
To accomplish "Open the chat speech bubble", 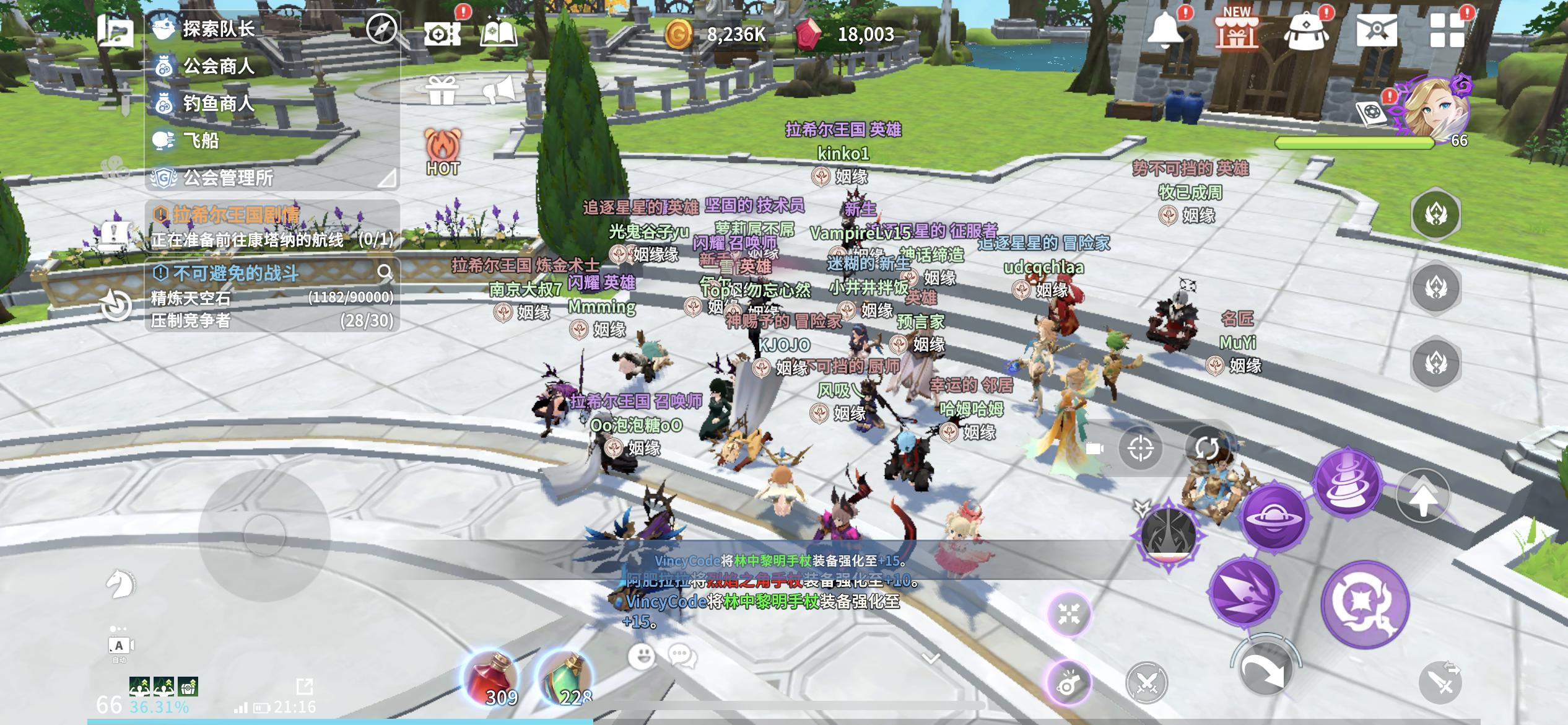I will tap(682, 656).
